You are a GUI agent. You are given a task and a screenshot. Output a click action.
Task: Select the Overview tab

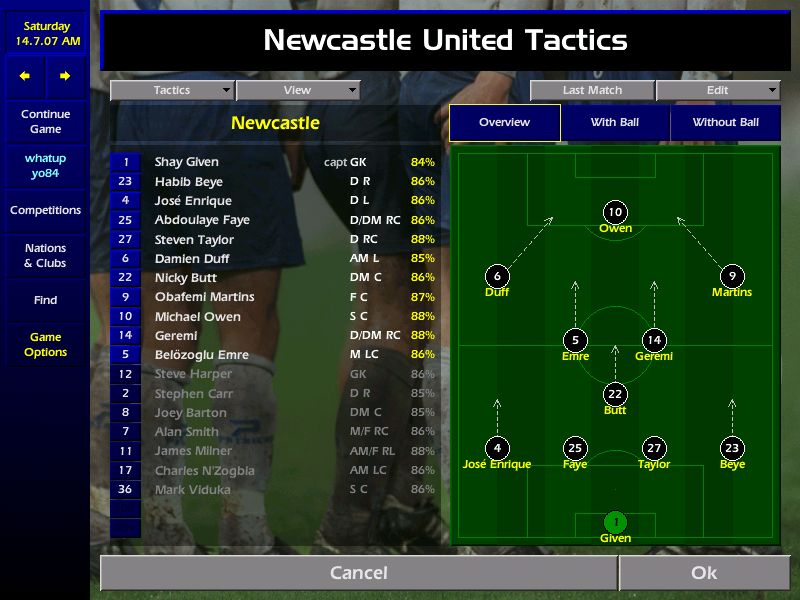[504, 123]
